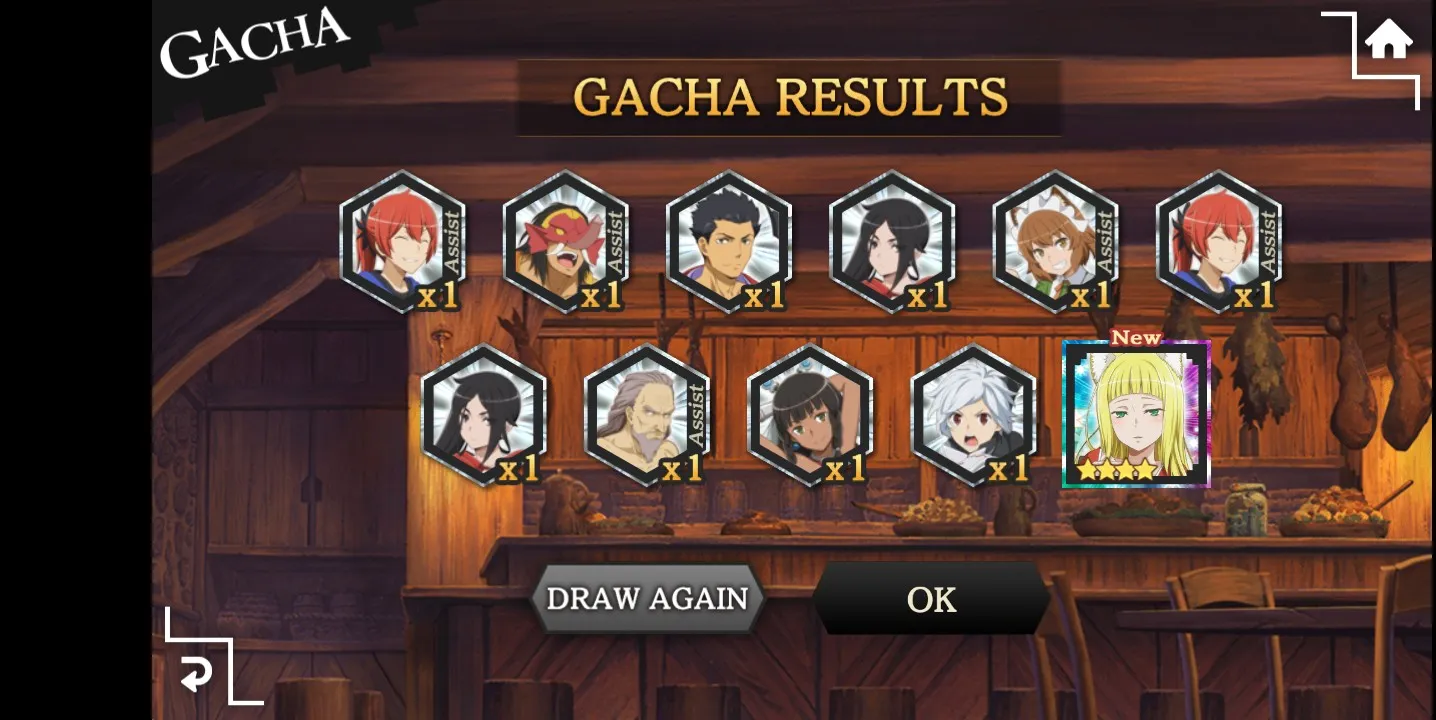Pick the grey-bearded old man assist hexagon
This screenshot has height=720, width=1436.
click(647, 415)
